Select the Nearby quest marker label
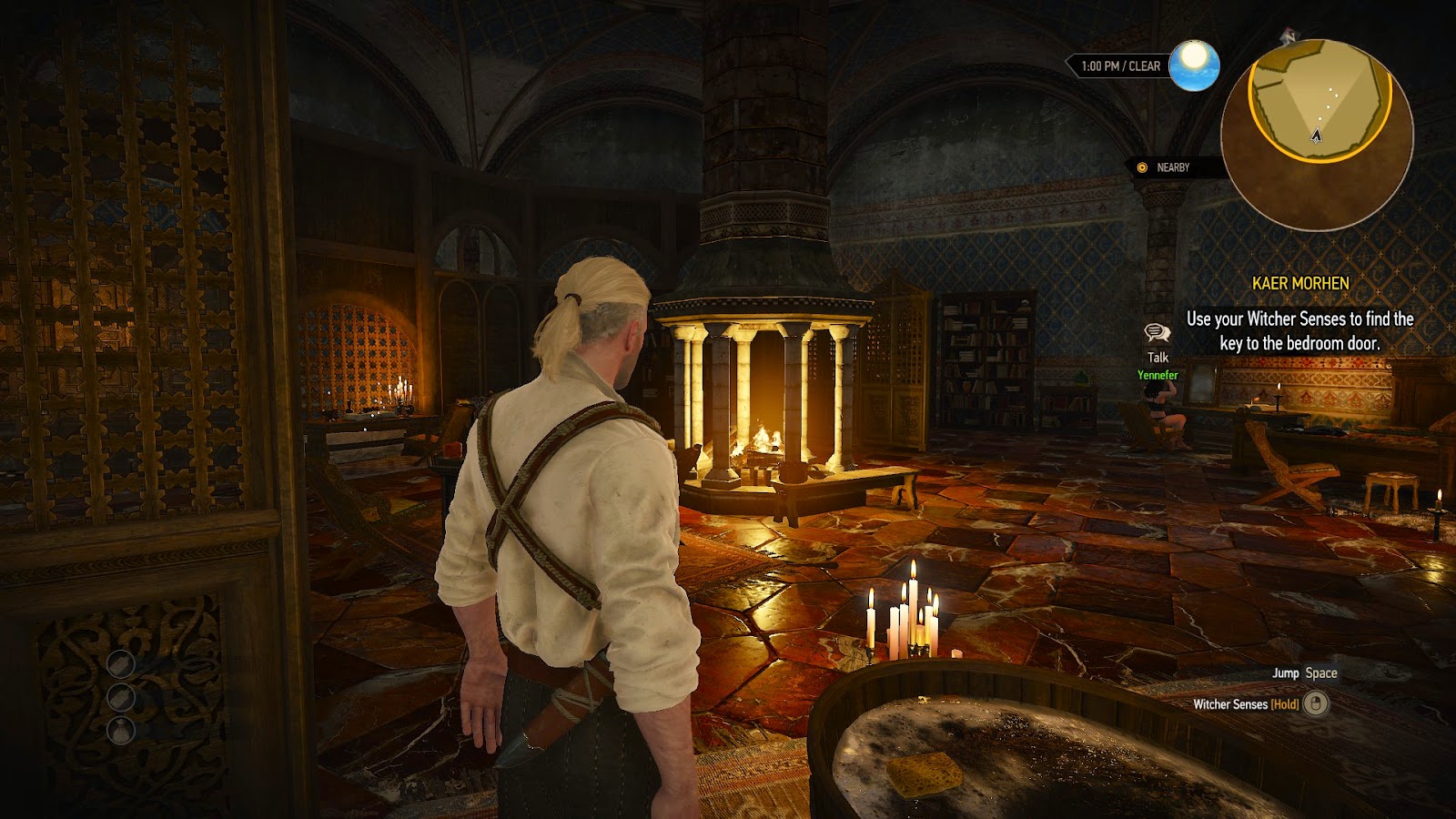This screenshot has width=1456, height=819. pos(1172,167)
